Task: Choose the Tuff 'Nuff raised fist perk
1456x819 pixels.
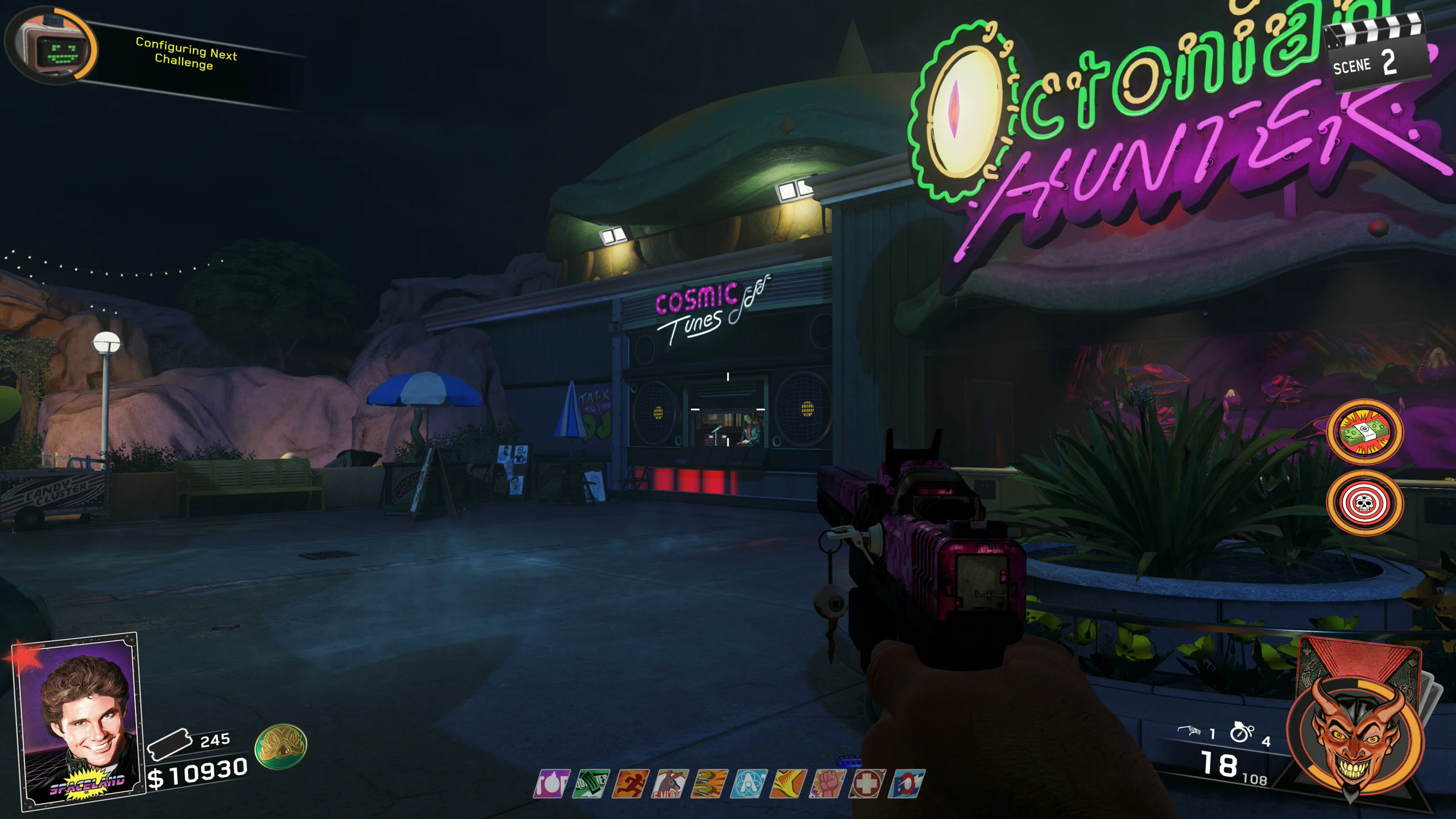Action: click(x=828, y=784)
